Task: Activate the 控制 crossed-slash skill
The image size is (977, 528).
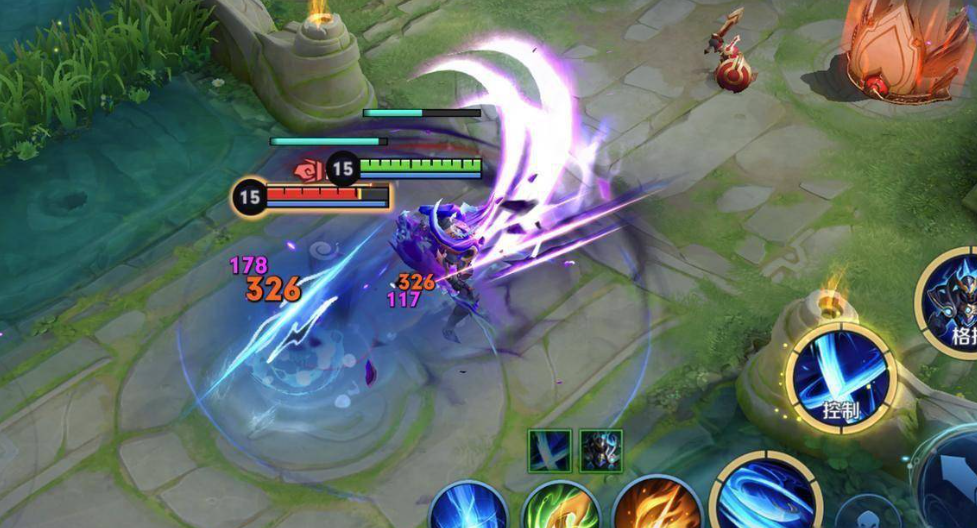Action: (841, 377)
